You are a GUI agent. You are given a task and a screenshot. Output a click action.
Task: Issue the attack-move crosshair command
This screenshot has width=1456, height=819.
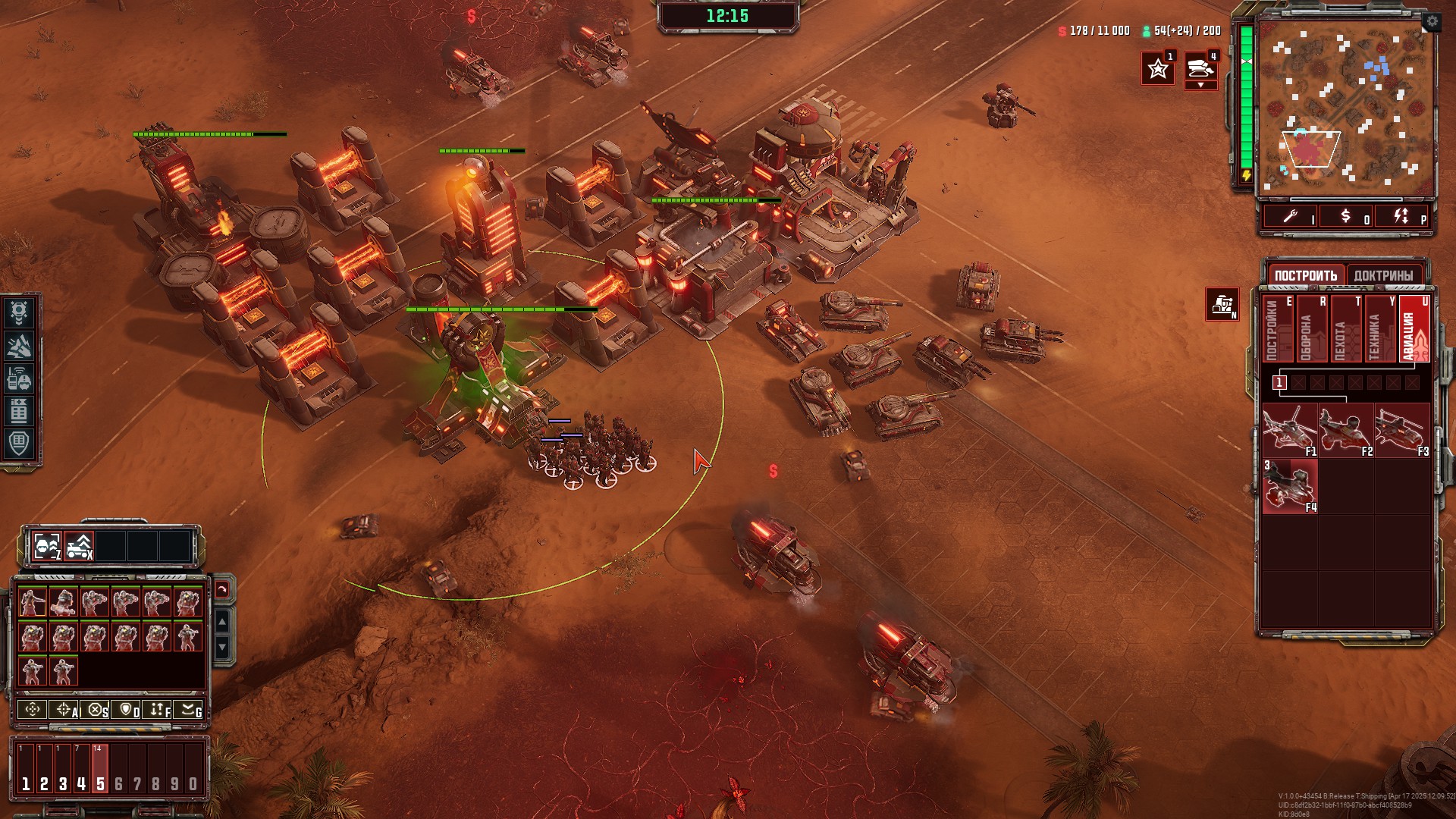point(64,710)
